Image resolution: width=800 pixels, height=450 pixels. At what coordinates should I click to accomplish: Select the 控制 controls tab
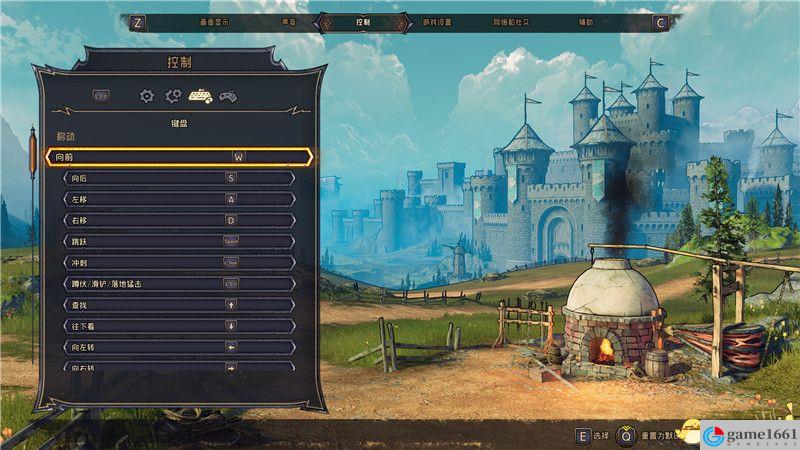pyautogui.click(x=362, y=22)
